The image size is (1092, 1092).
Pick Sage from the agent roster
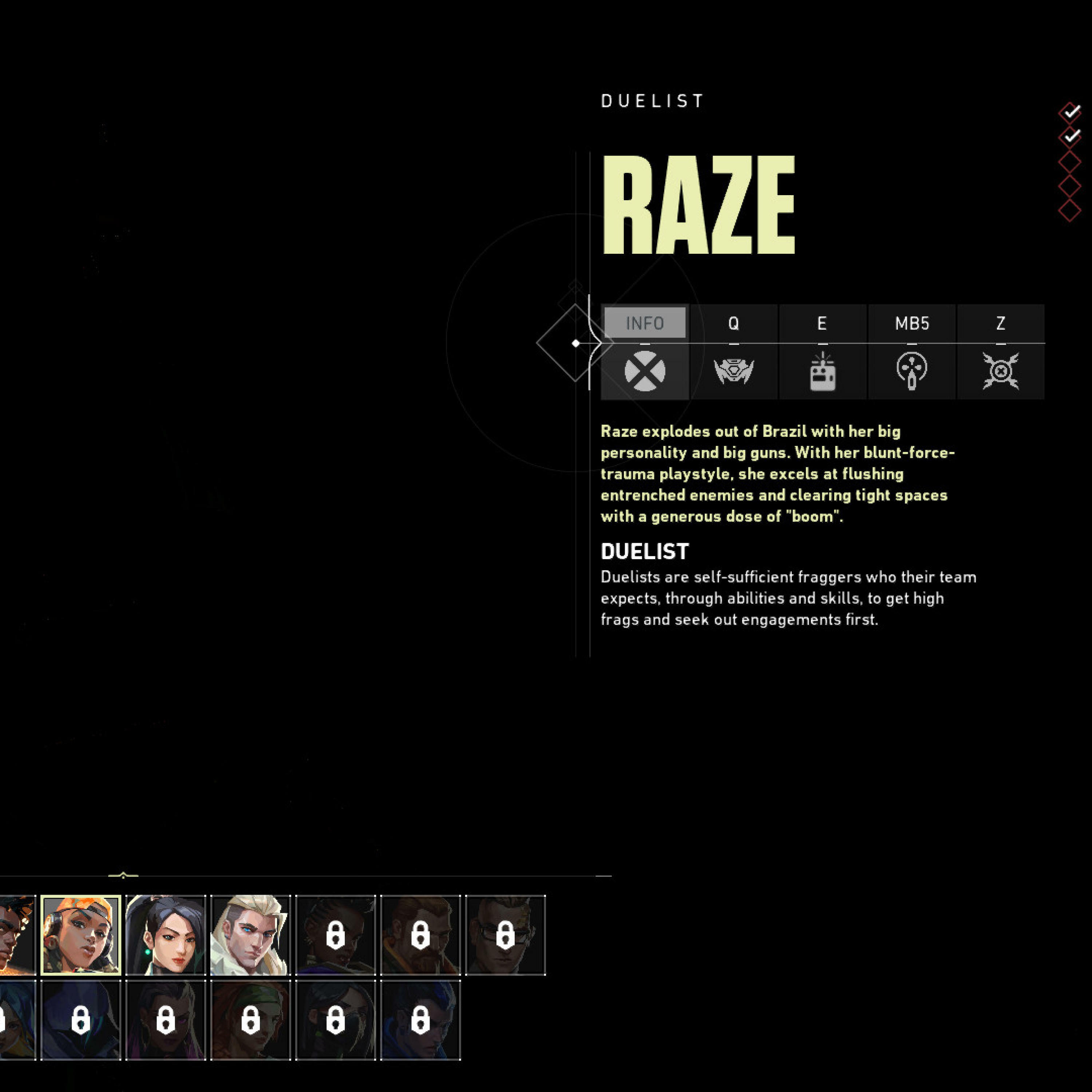(166, 935)
